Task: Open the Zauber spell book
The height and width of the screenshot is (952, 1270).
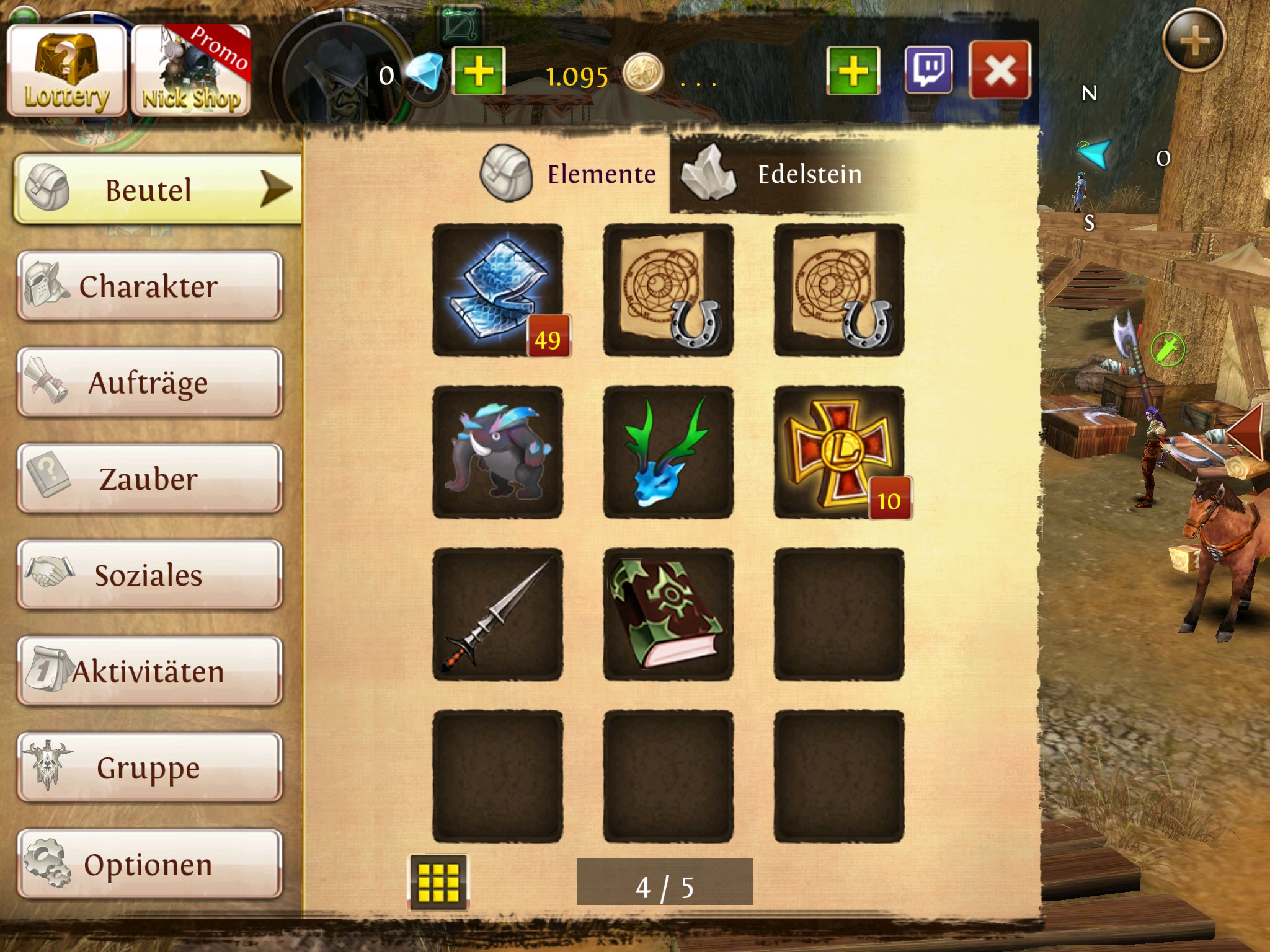Action: 149,478
